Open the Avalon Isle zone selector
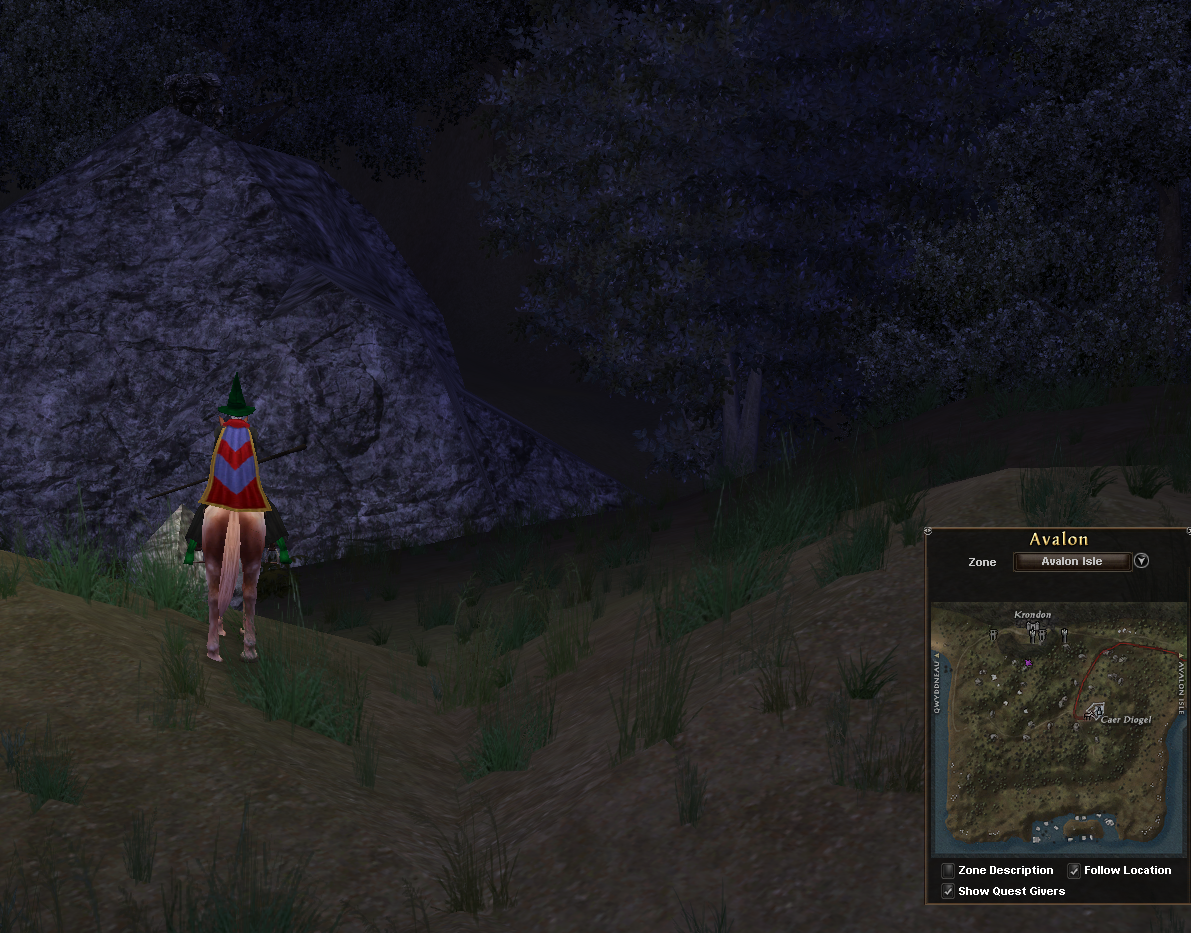 (1072, 561)
